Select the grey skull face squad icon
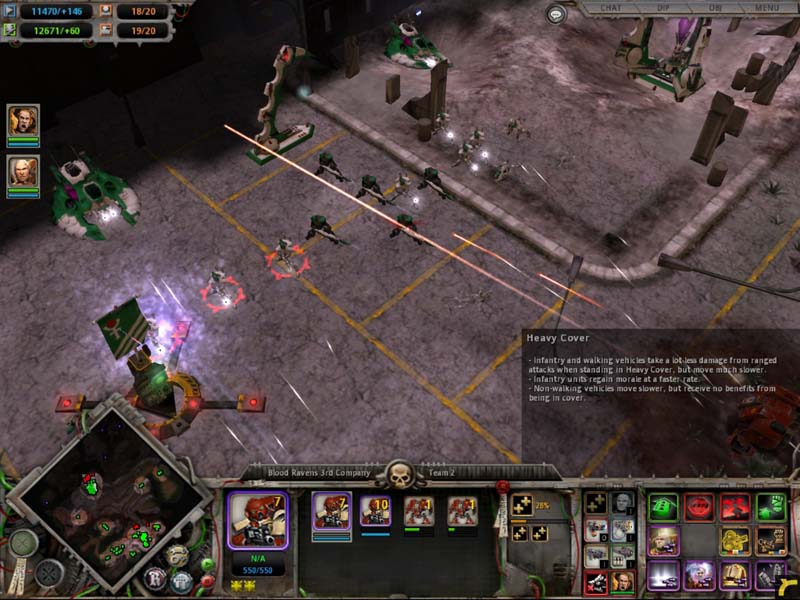800x600 pixels. tap(623, 503)
